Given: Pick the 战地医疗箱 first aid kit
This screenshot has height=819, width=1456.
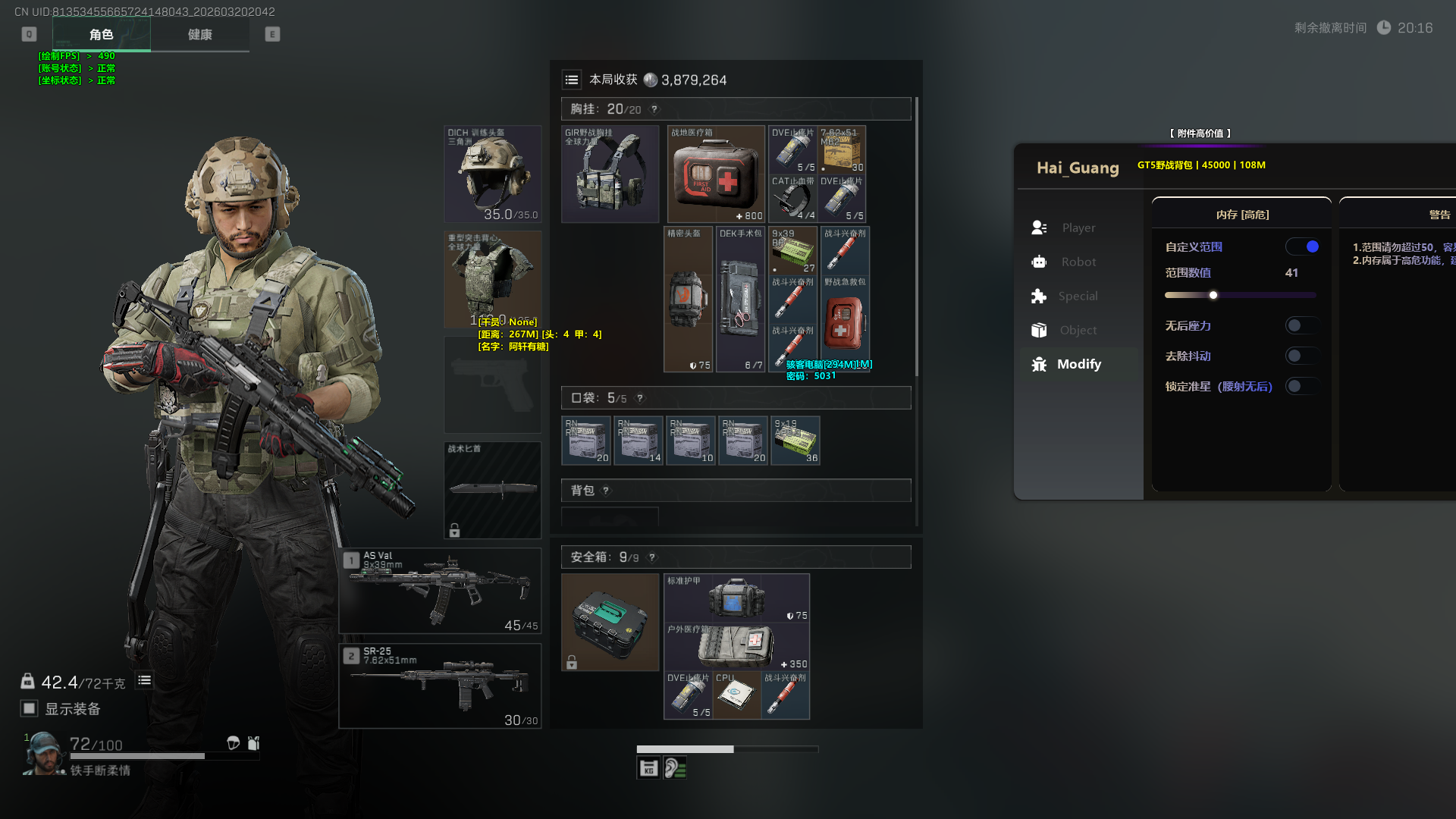Looking at the screenshot, I should coord(716,174).
